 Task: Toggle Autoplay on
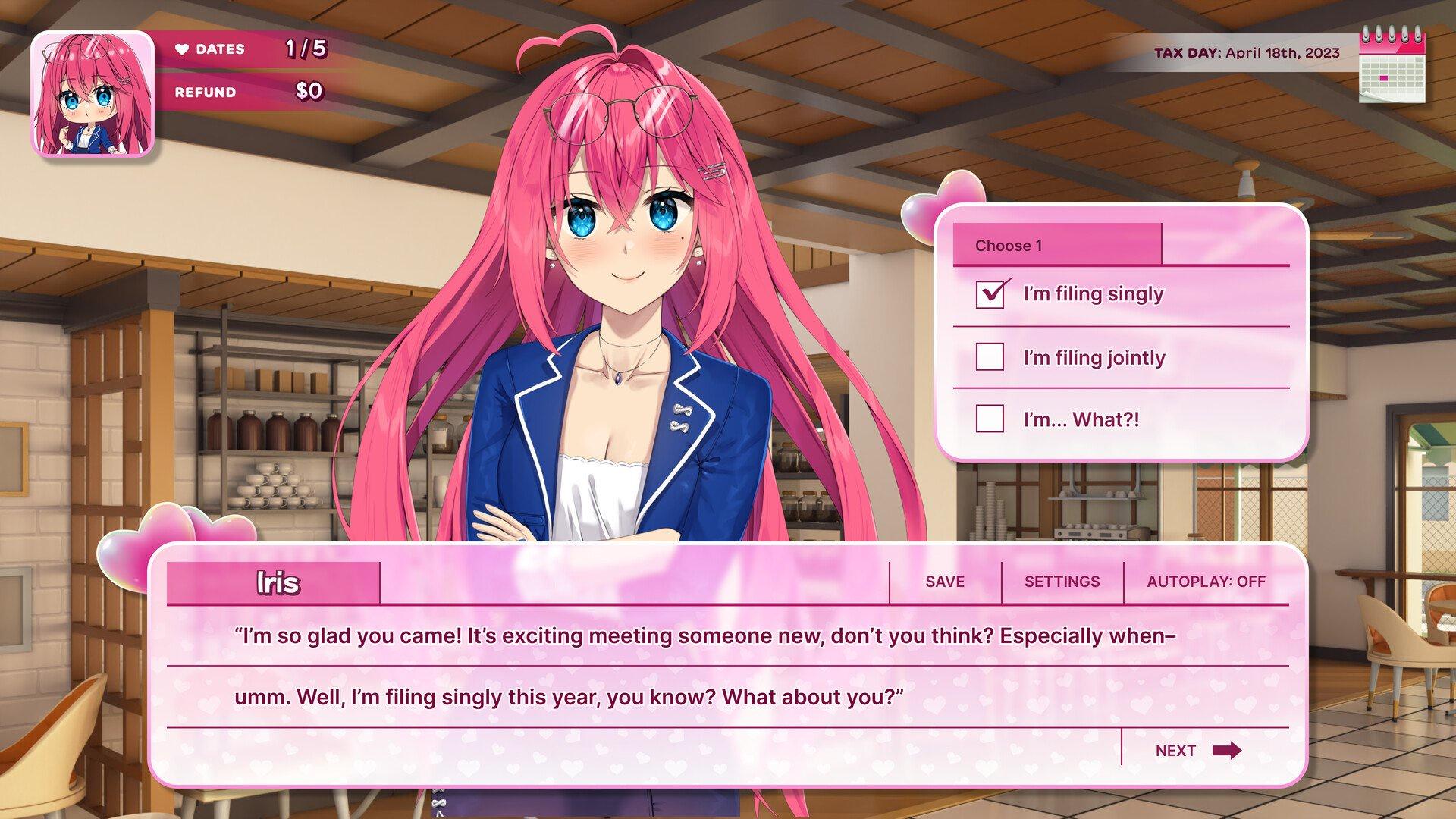click(1206, 582)
